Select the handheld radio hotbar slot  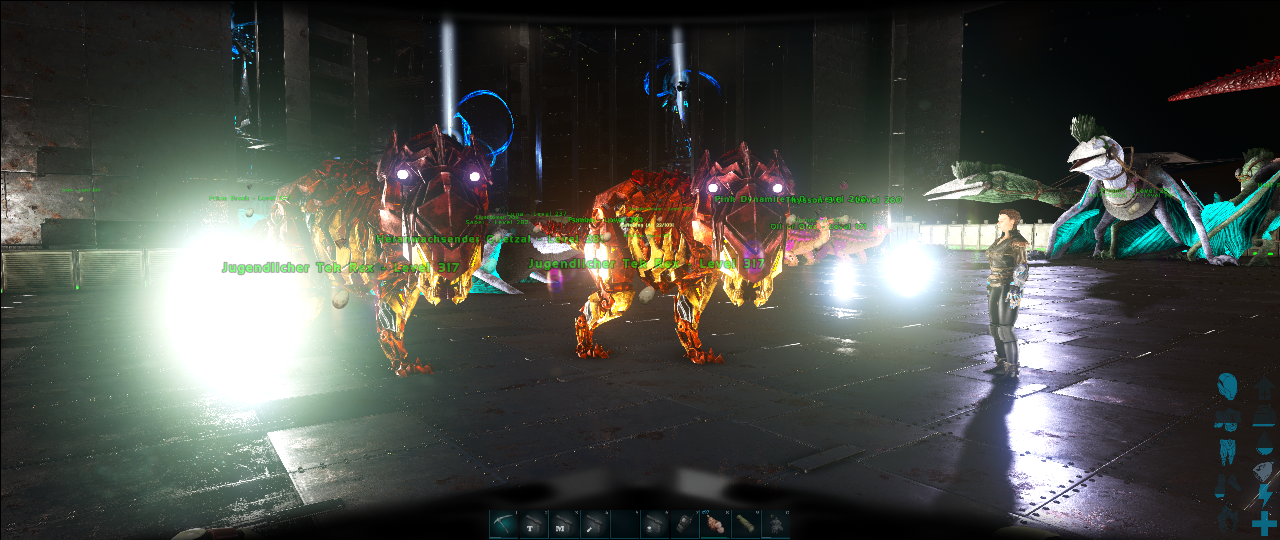[685, 524]
